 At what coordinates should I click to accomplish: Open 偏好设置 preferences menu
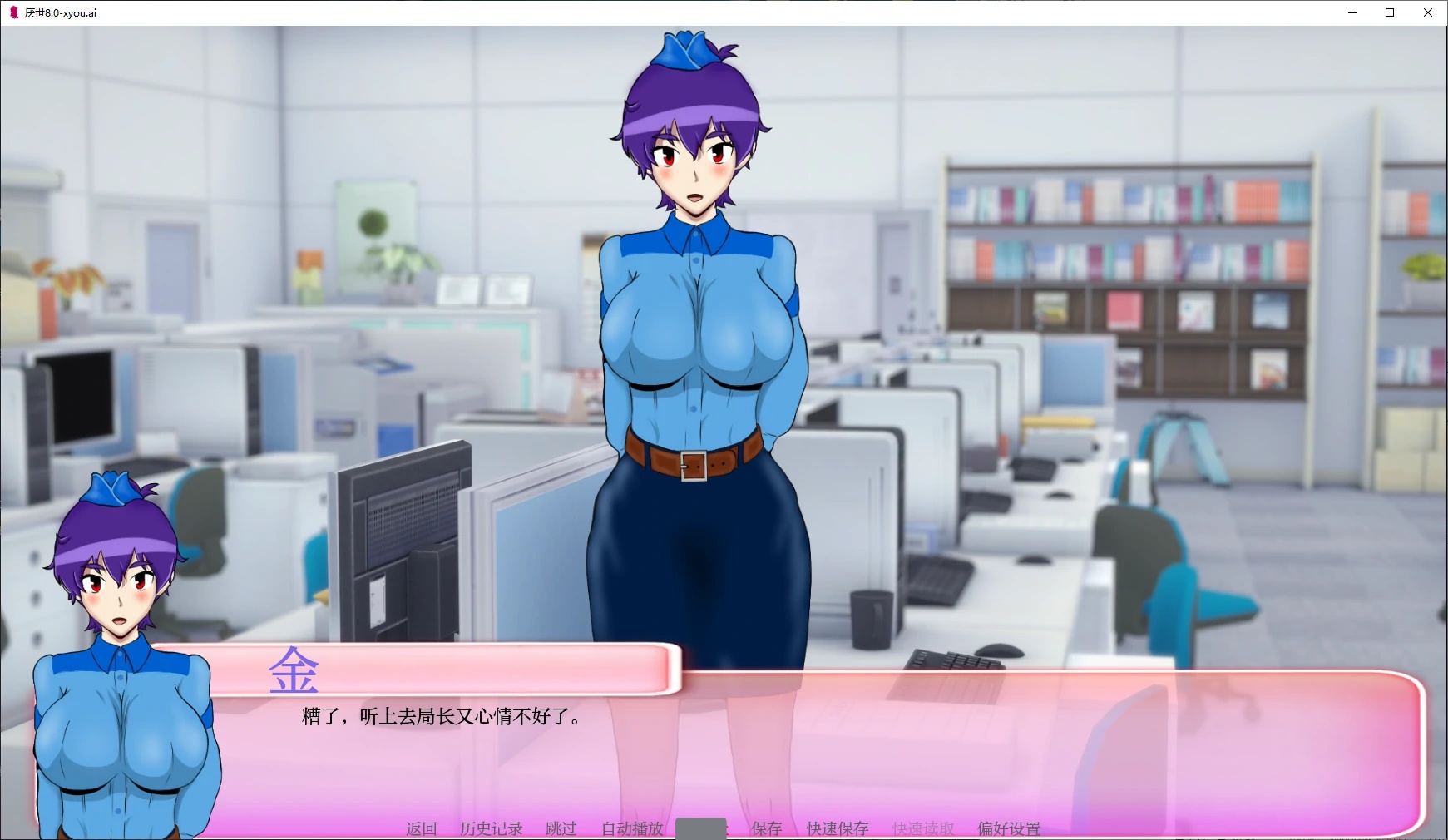tap(1006, 828)
